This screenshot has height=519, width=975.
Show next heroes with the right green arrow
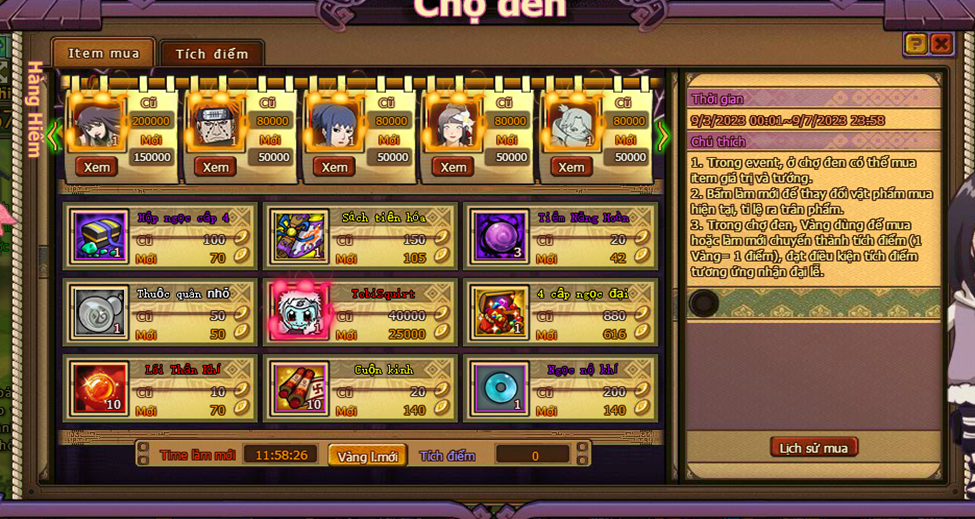[662, 135]
